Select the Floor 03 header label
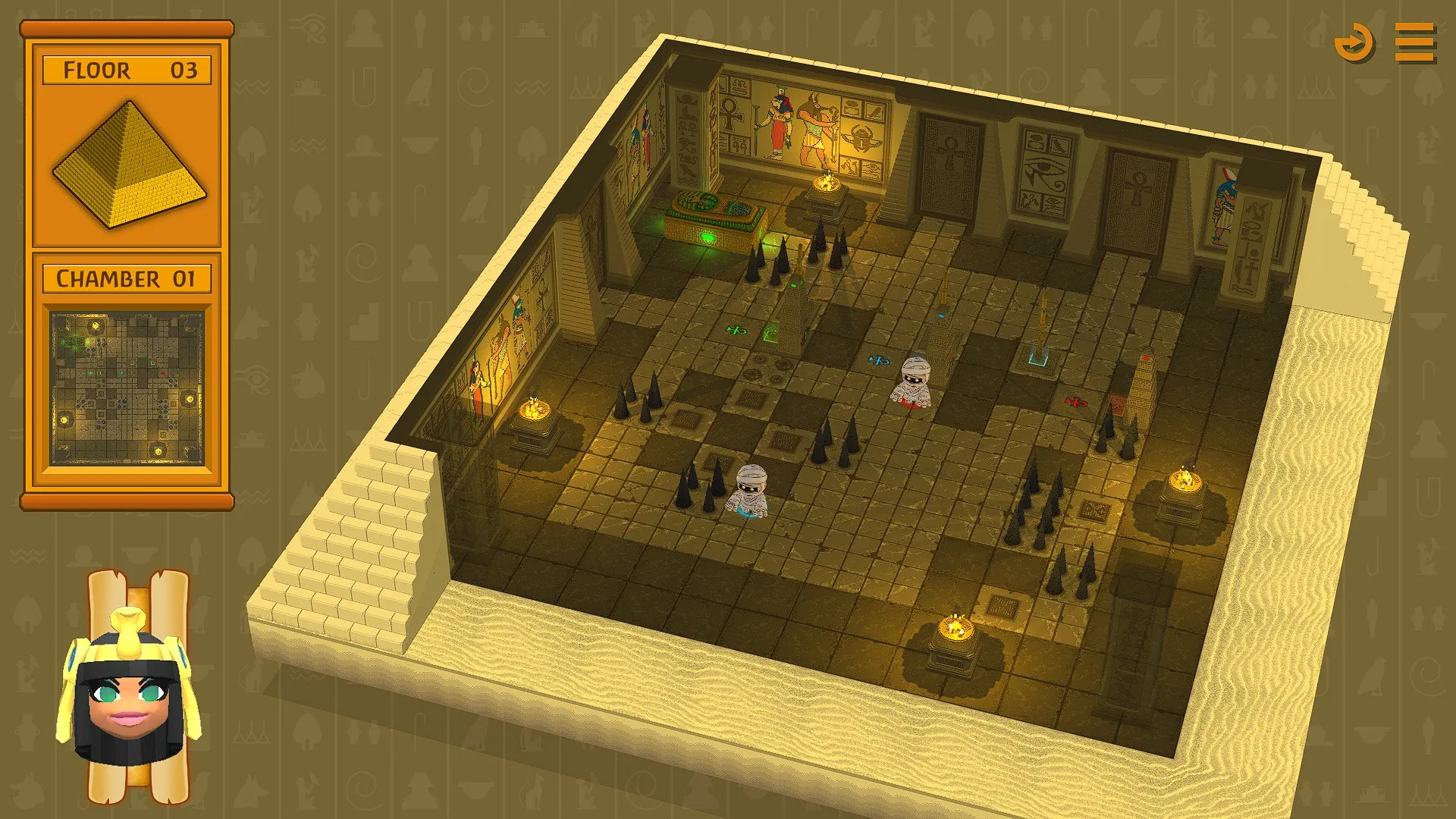The image size is (1456, 819). tap(127, 70)
